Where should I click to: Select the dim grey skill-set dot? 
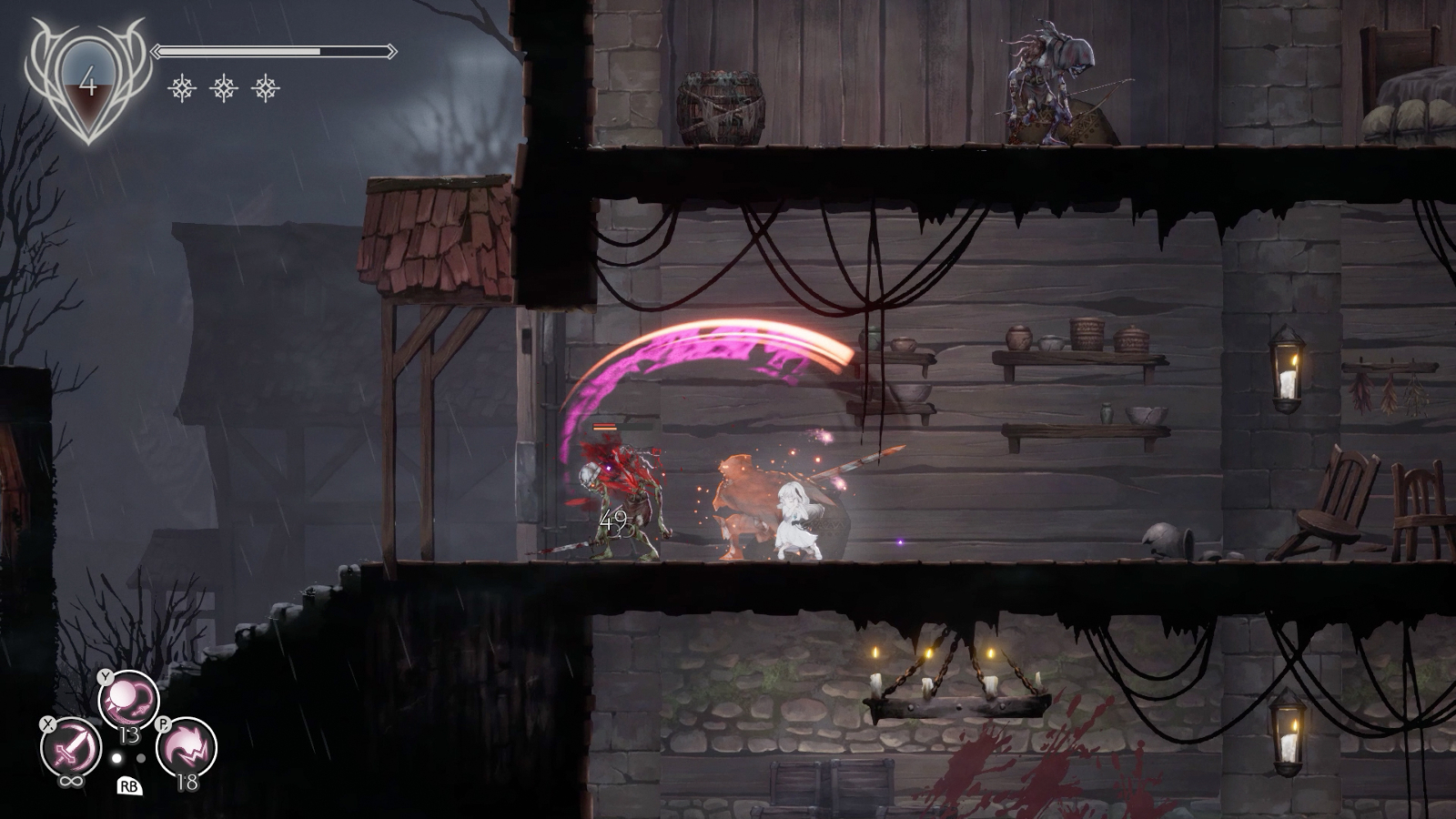coord(141,758)
